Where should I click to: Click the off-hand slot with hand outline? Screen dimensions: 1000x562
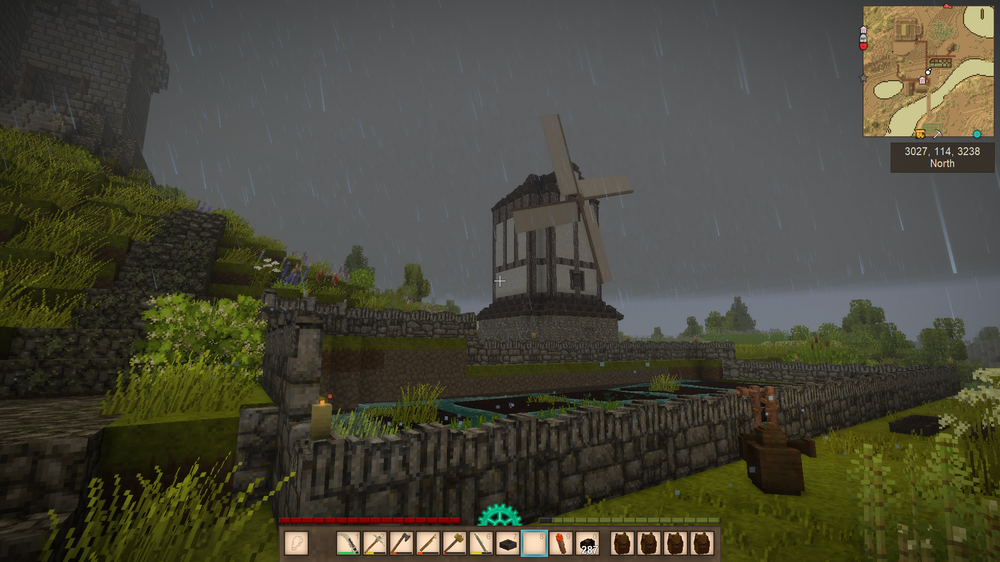point(296,544)
